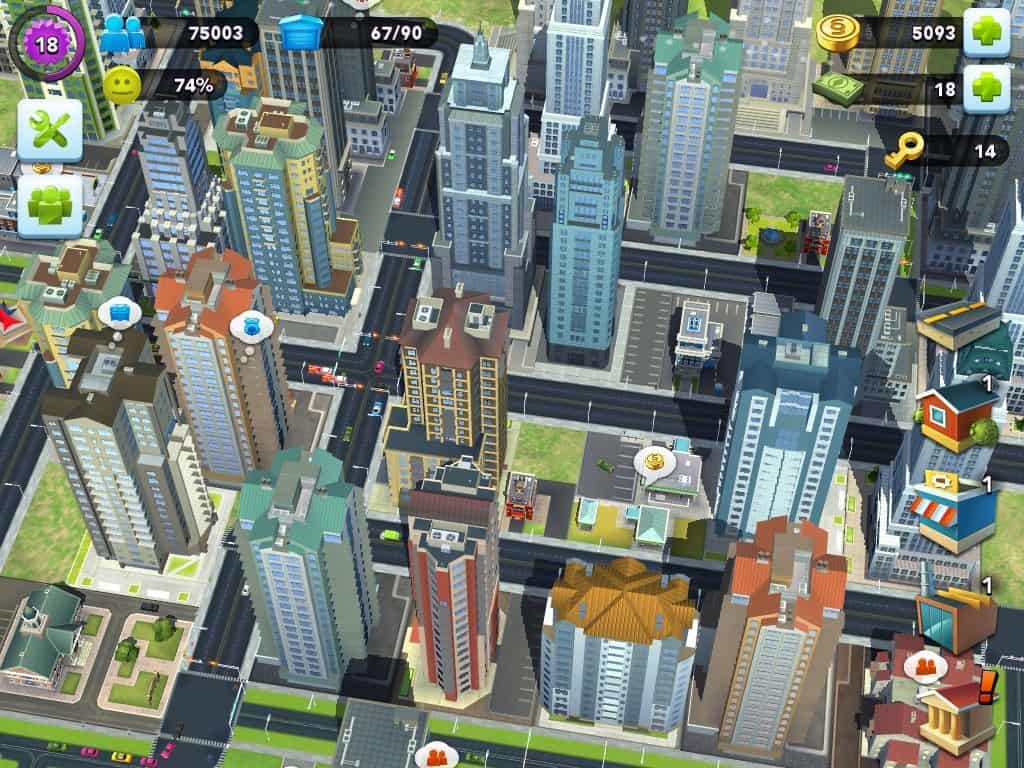Show the golden keys counter

tap(900, 152)
